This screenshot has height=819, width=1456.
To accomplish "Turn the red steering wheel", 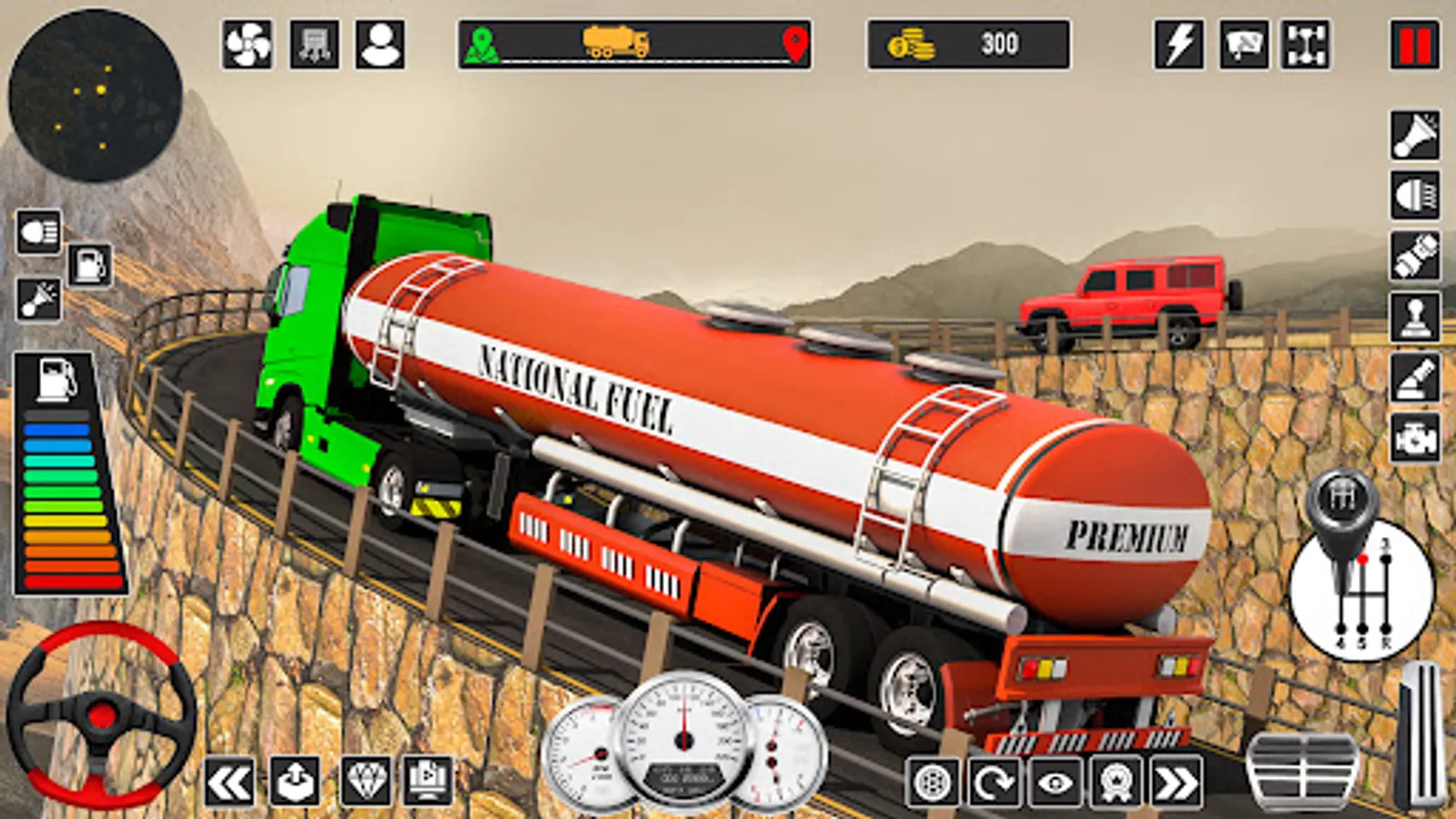I will 100,714.
